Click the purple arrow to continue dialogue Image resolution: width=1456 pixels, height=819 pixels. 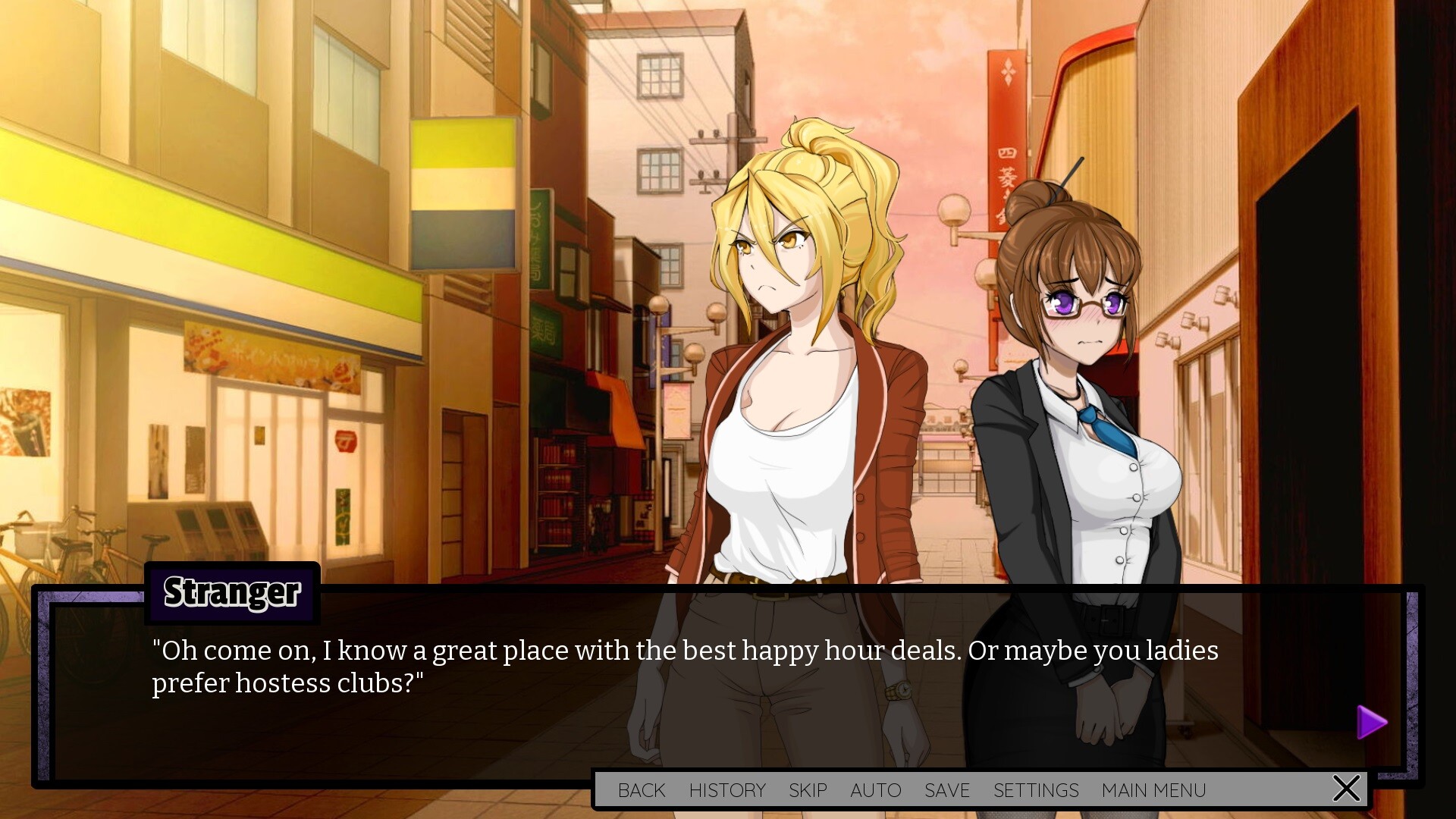(1371, 722)
